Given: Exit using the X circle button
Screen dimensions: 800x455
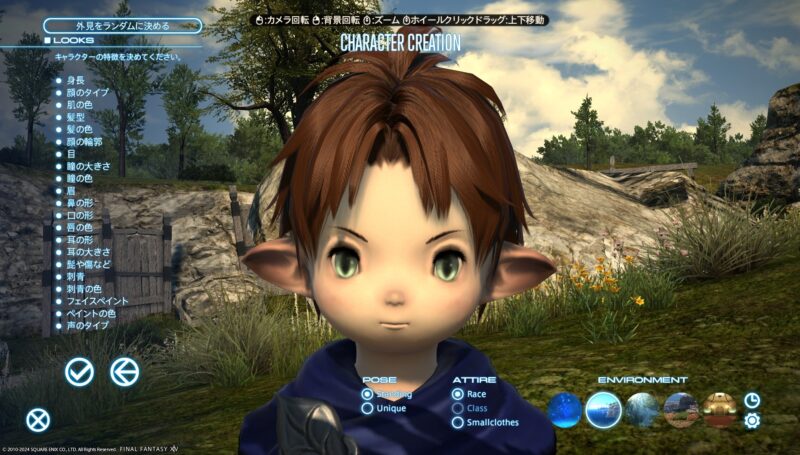Looking at the screenshot, I should [37, 420].
